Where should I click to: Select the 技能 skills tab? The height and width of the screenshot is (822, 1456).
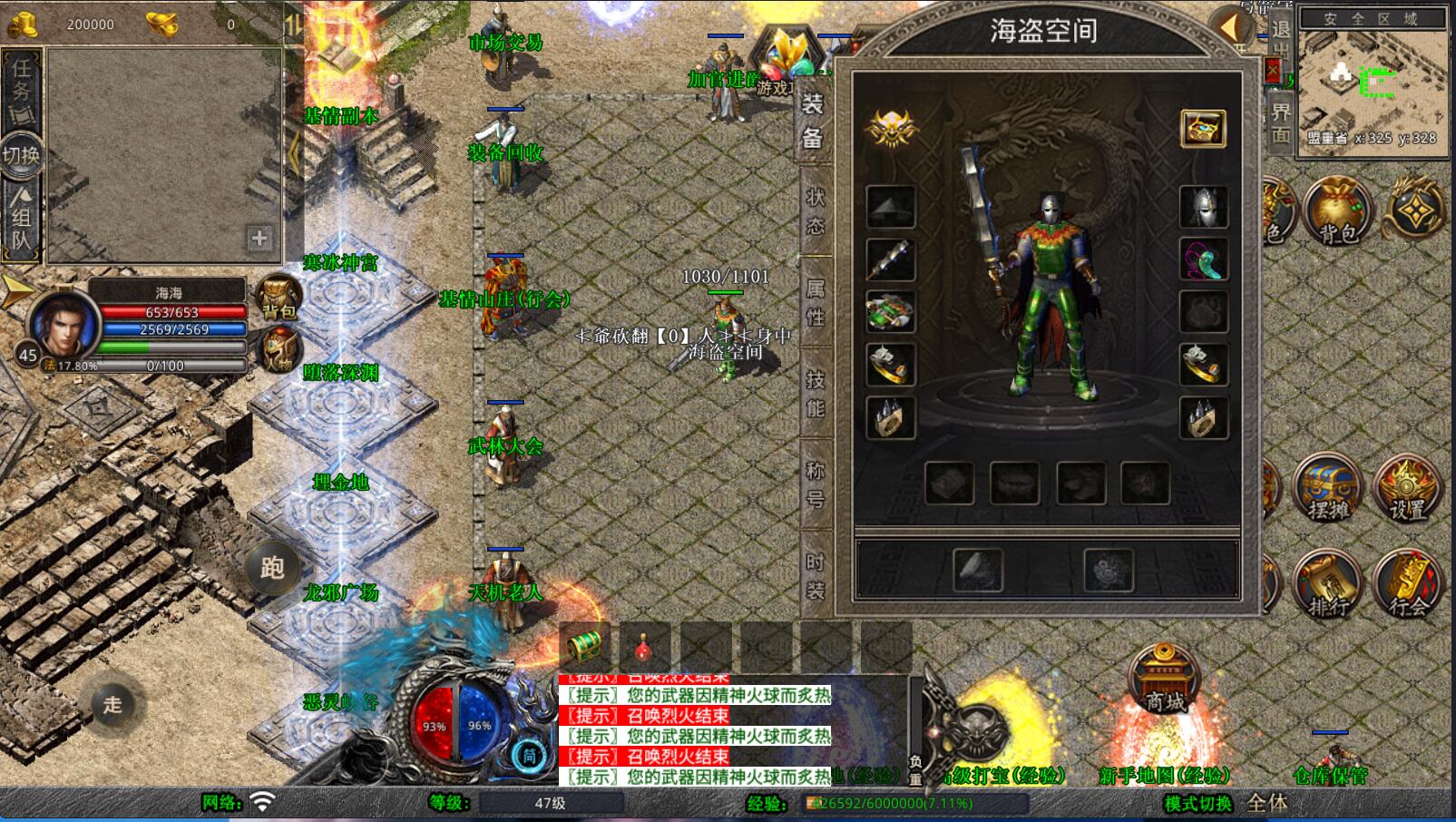click(x=815, y=394)
